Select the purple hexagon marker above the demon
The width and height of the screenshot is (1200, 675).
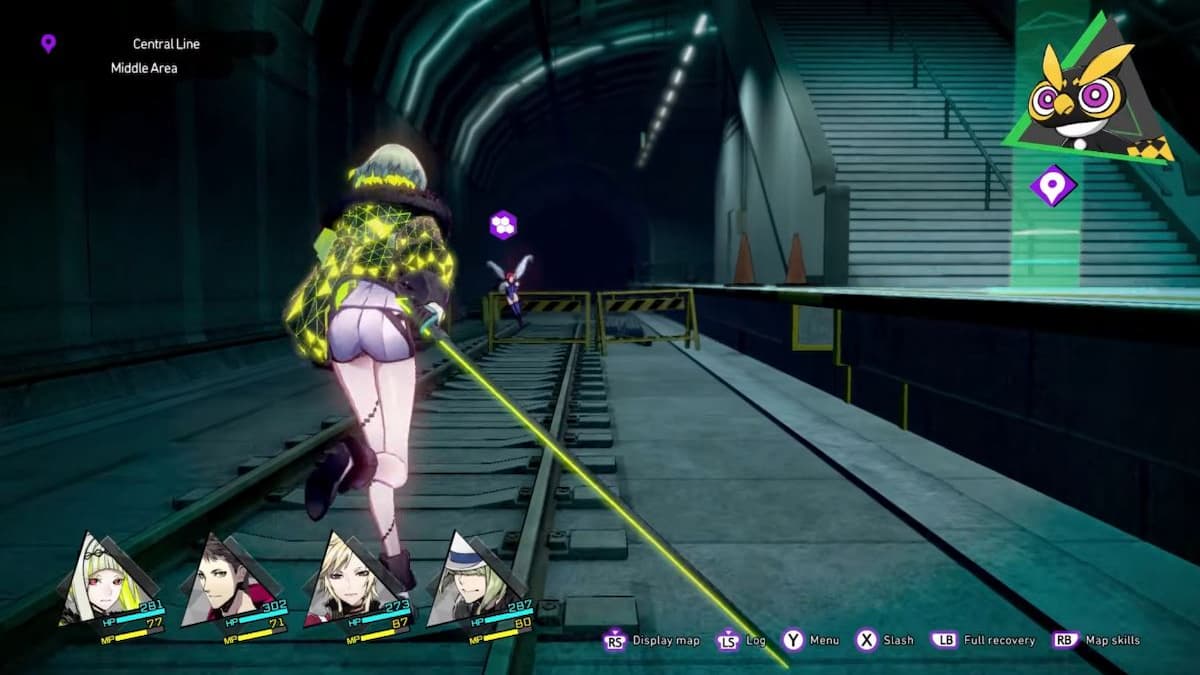503,225
